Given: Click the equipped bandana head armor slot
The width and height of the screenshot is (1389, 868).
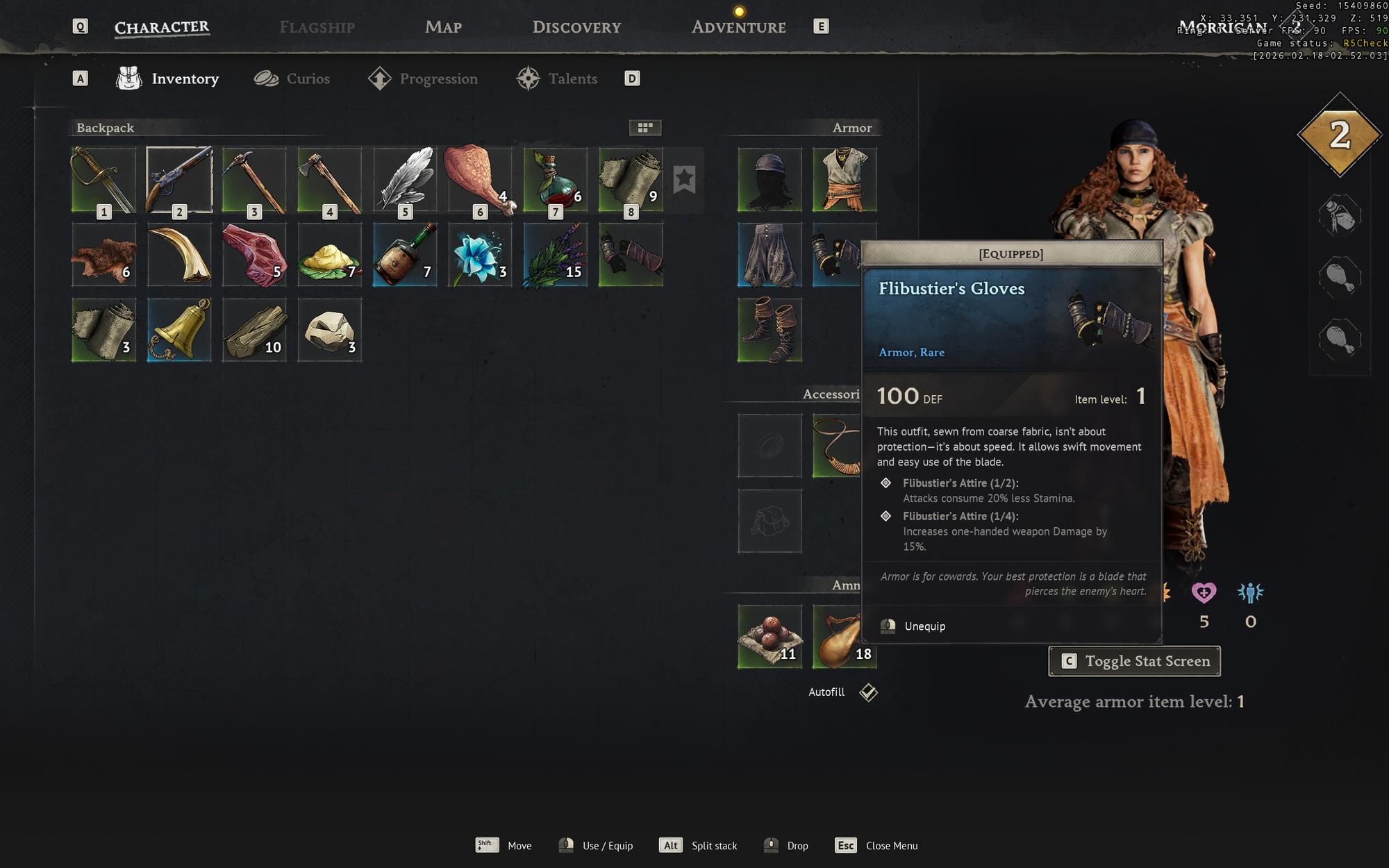Looking at the screenshot, I should [770, 179].
